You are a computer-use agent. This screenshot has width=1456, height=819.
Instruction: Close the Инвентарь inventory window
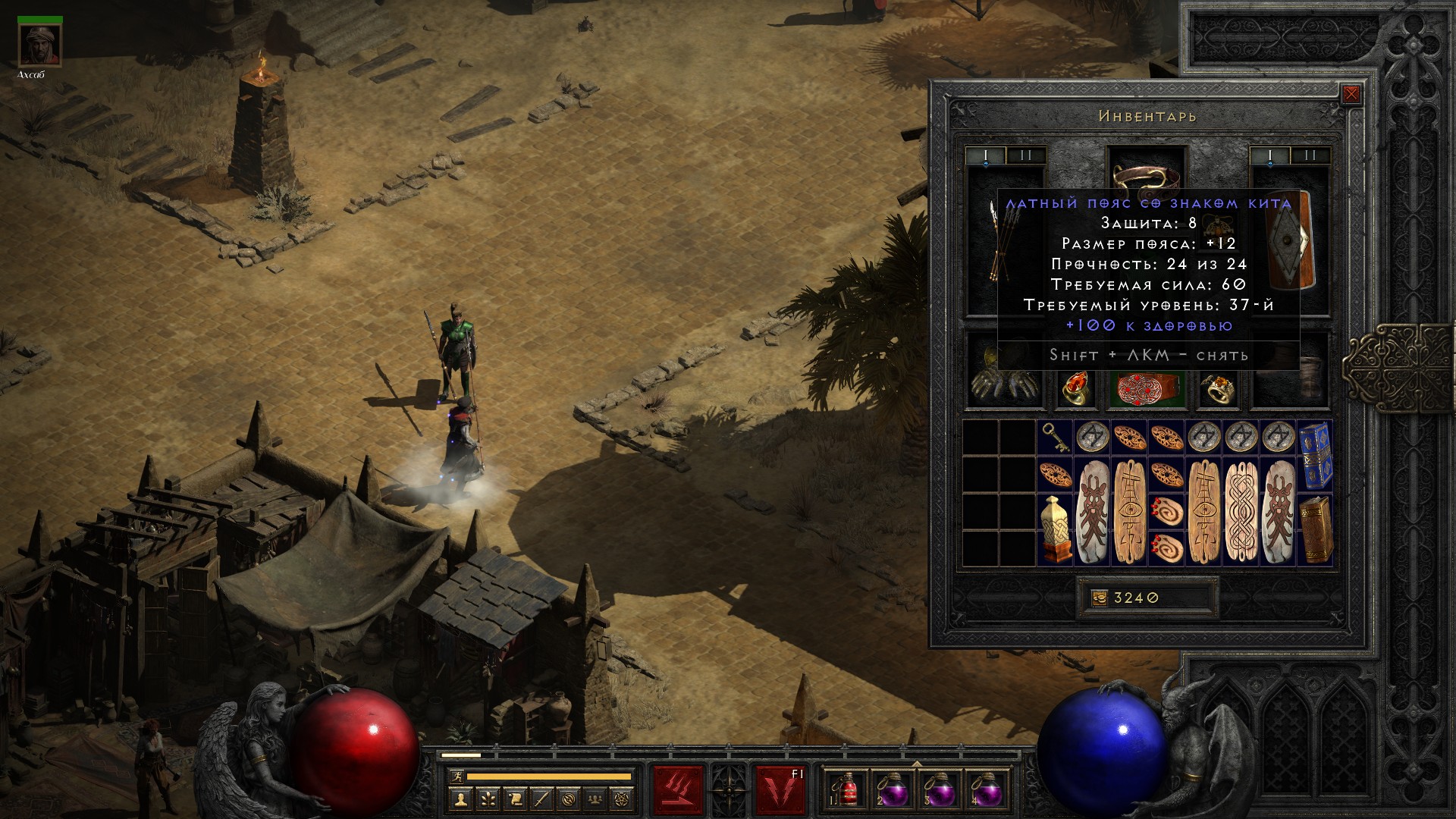(1351, 95)
